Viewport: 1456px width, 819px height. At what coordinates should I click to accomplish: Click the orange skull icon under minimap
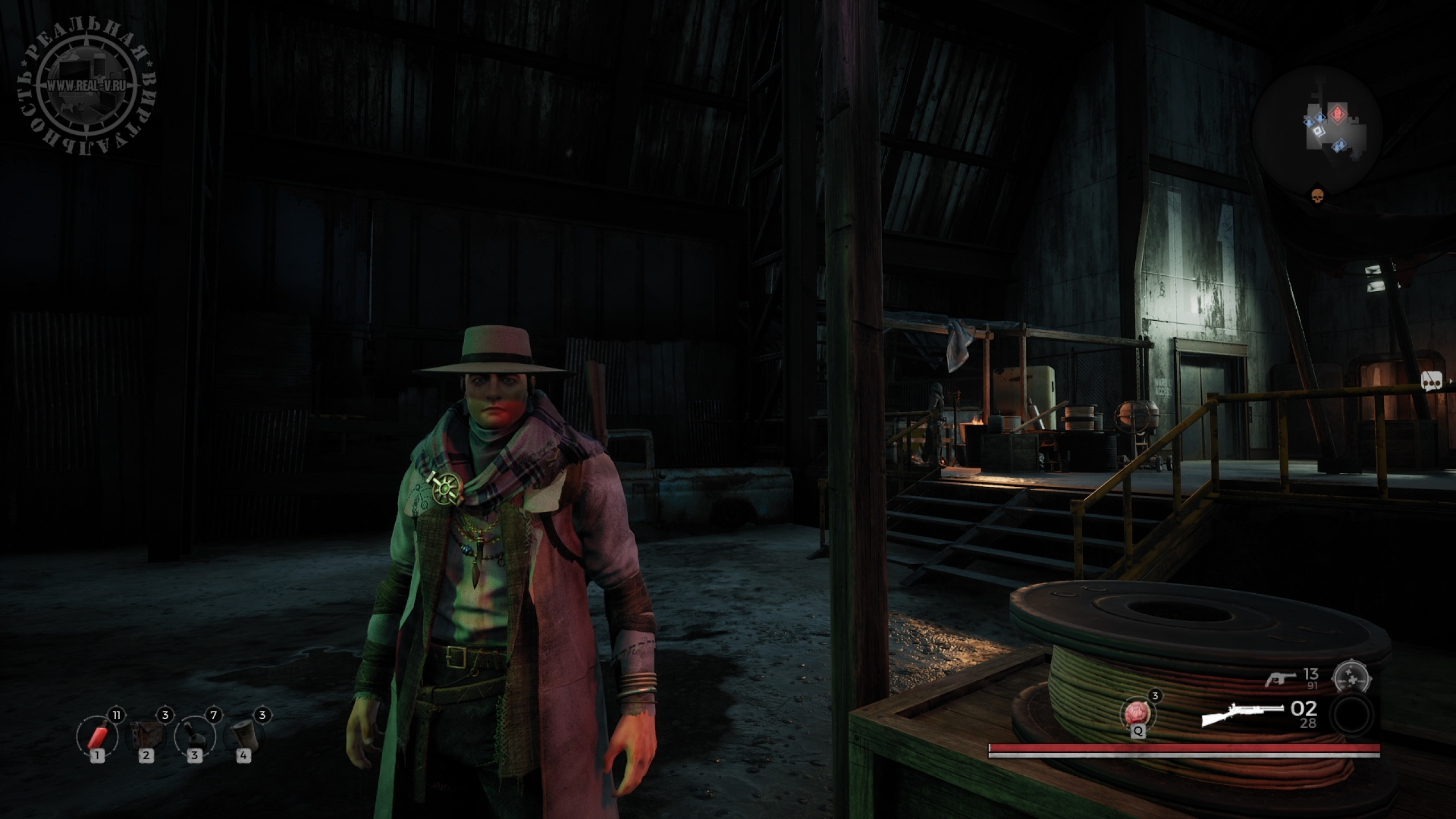(1316, 196)
